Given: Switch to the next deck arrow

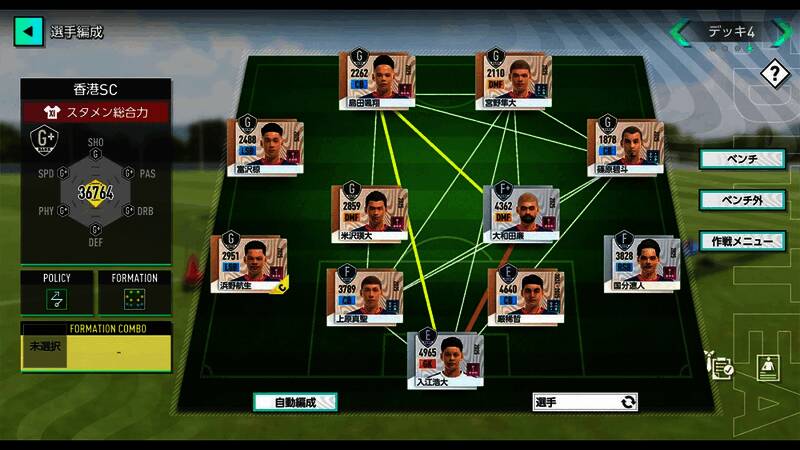Looking at the screenshot, I should tap(783, 32).
